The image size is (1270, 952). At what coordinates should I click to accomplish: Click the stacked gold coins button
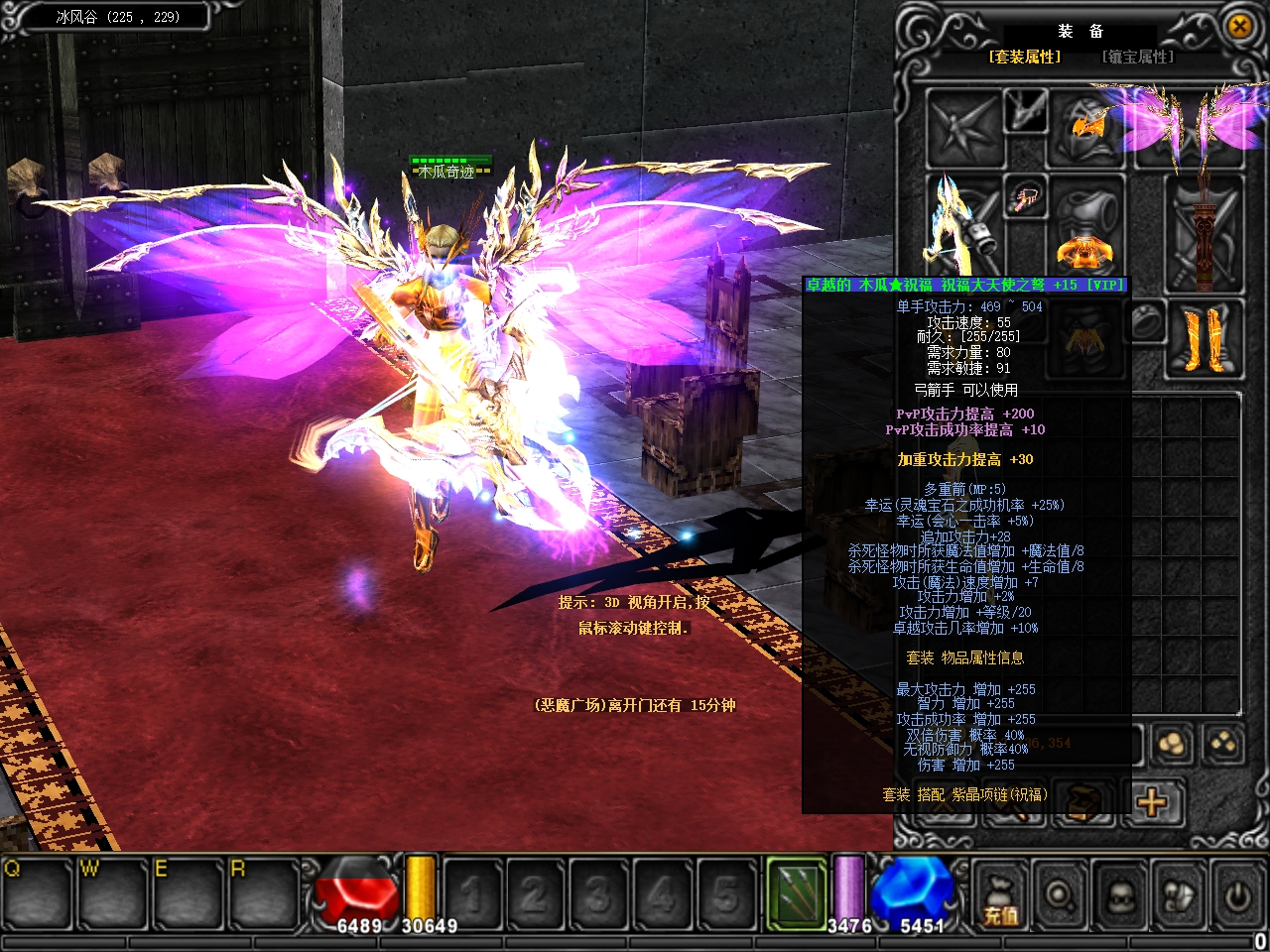1172,744
